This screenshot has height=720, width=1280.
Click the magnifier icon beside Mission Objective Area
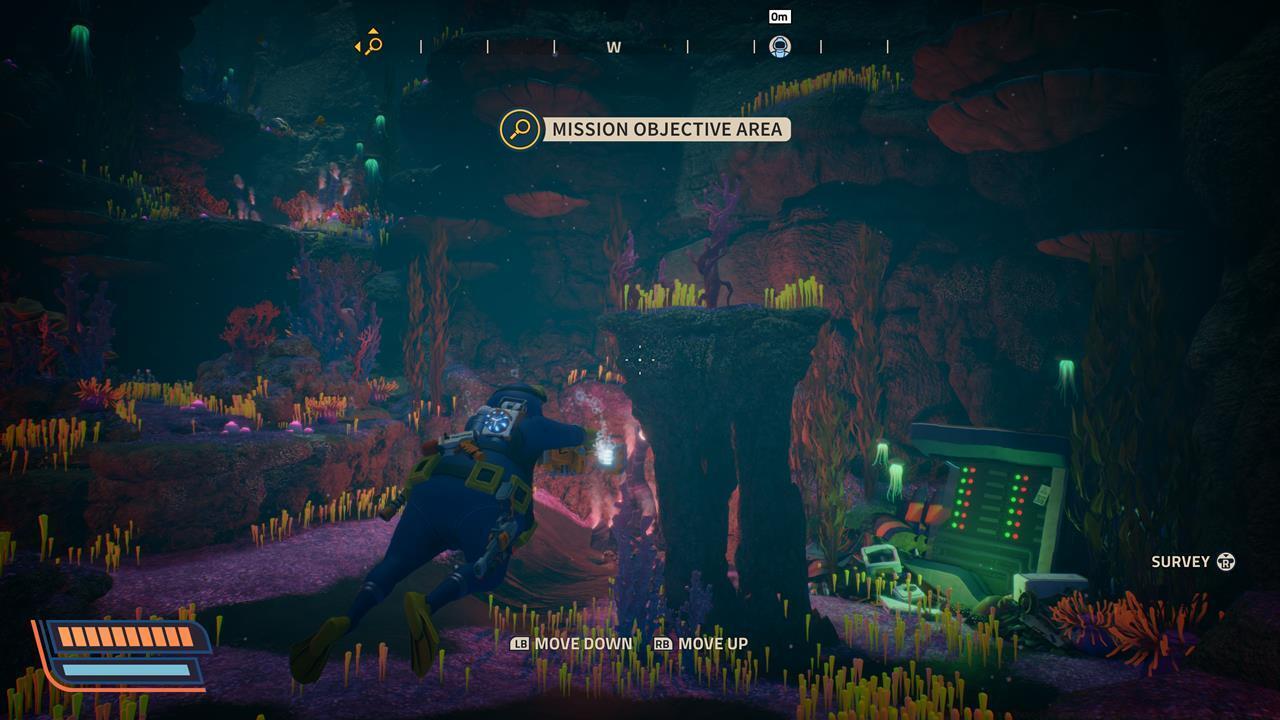tap(519, 129)
